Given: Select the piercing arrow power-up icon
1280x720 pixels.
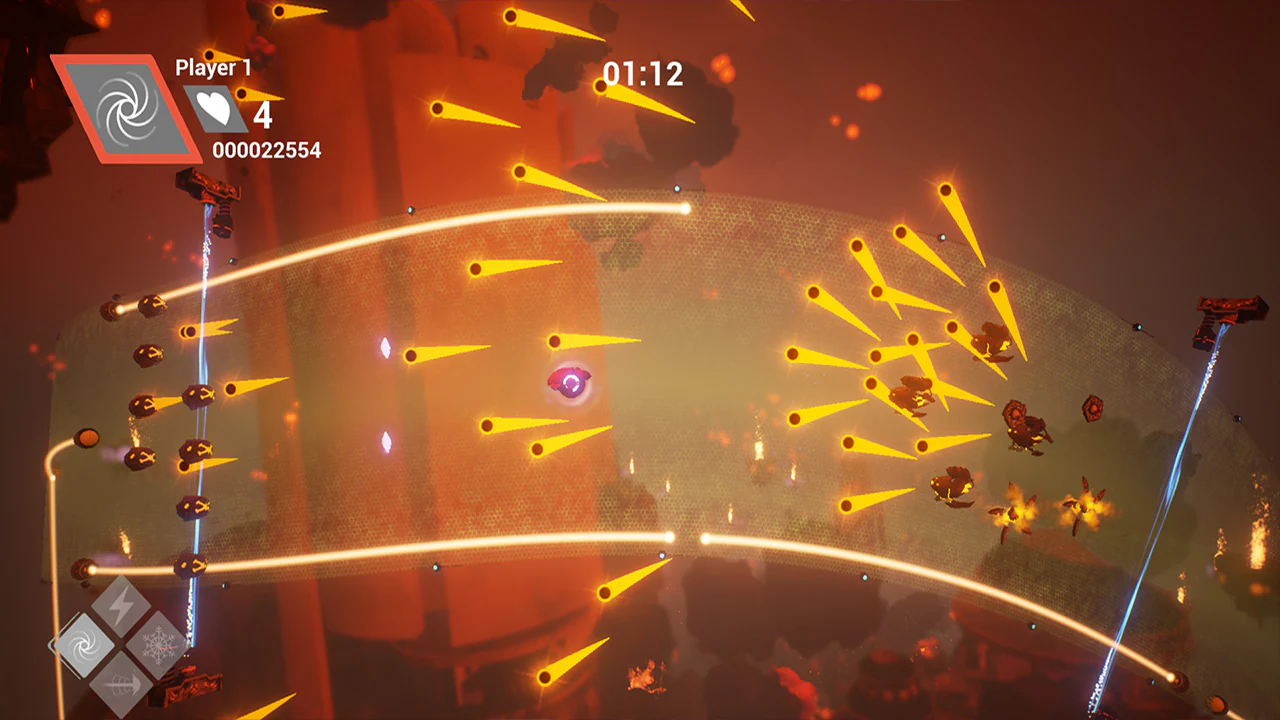Looking at the screenshot, I should point(122,684).
